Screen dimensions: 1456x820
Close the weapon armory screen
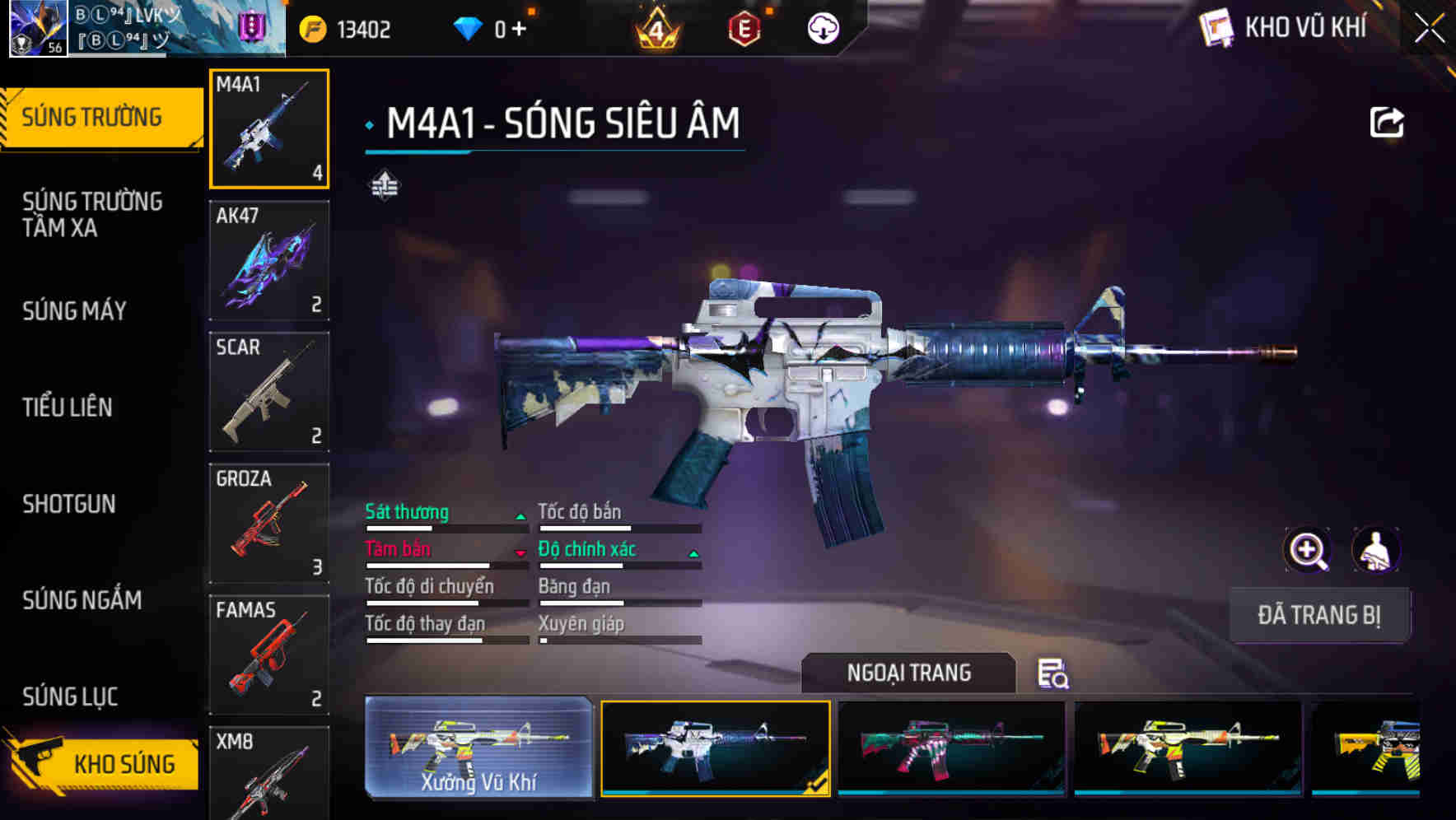point(1430,29)
